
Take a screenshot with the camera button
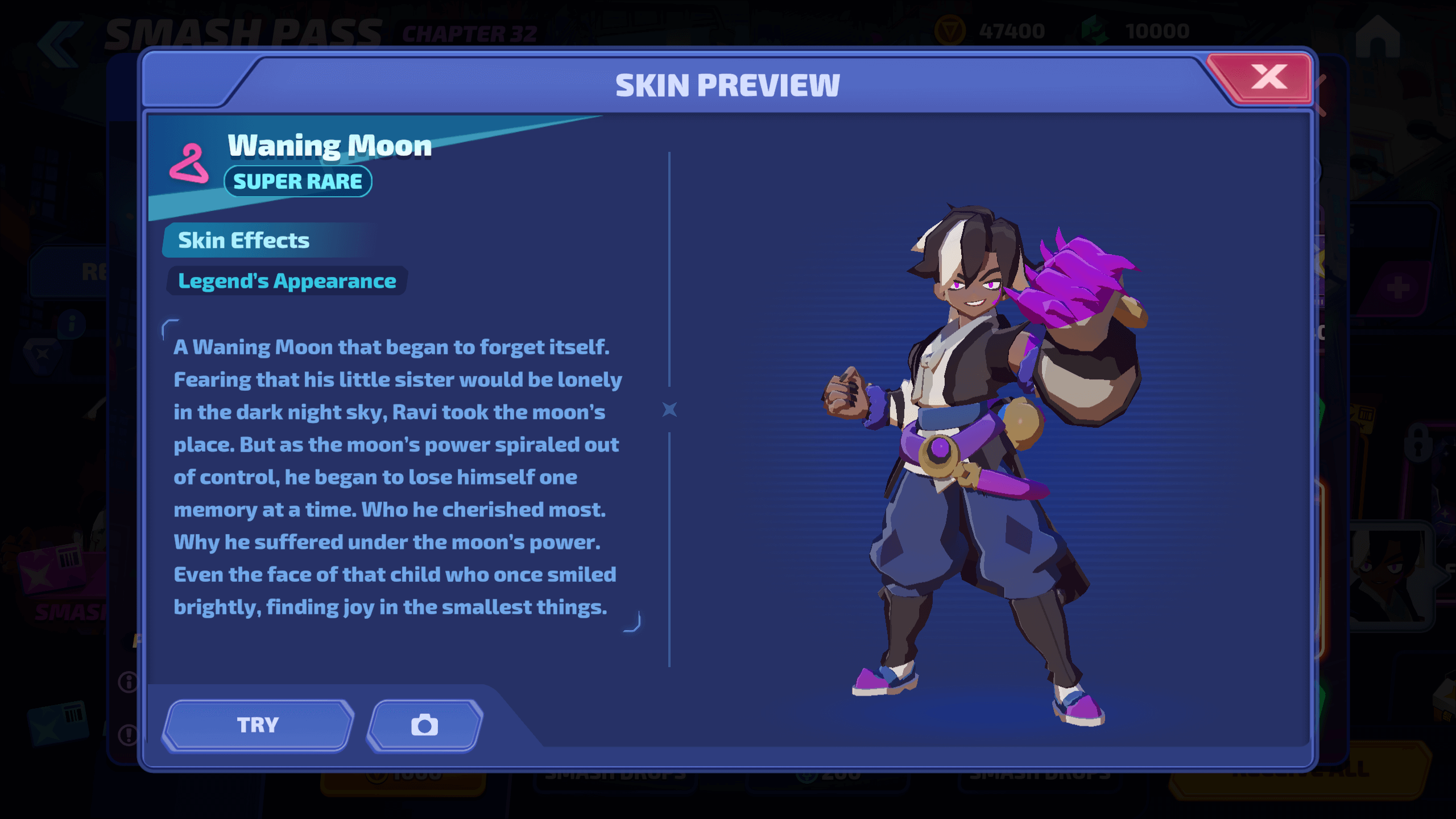click(425, 725)
